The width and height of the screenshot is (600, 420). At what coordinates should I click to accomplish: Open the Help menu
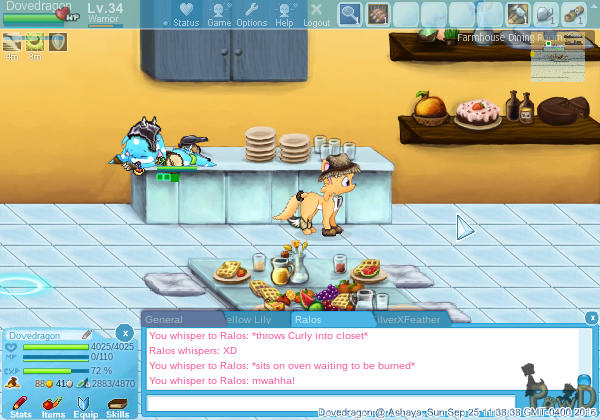click(285, 14)
